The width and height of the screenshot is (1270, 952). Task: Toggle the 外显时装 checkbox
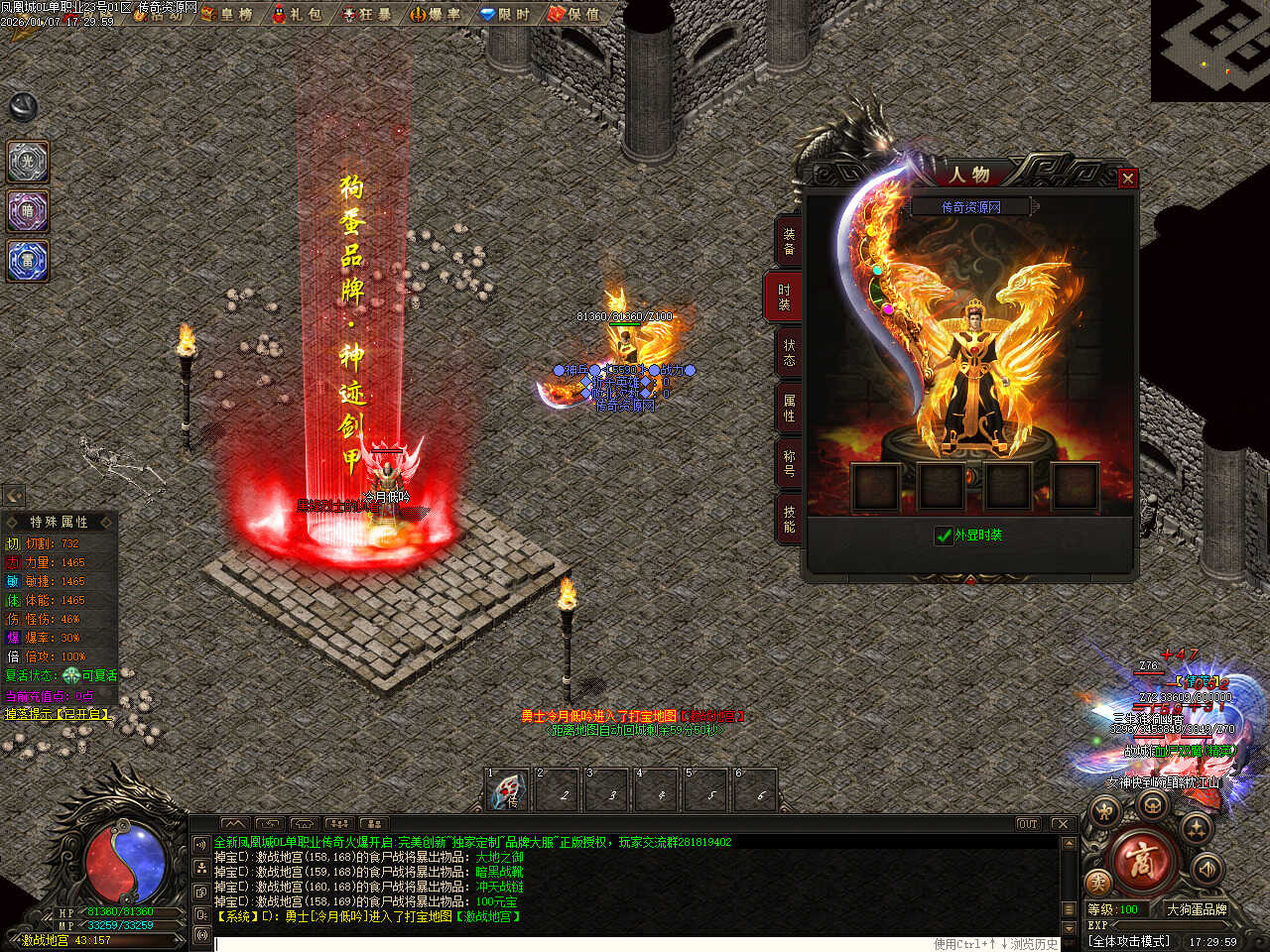point(944,535)
